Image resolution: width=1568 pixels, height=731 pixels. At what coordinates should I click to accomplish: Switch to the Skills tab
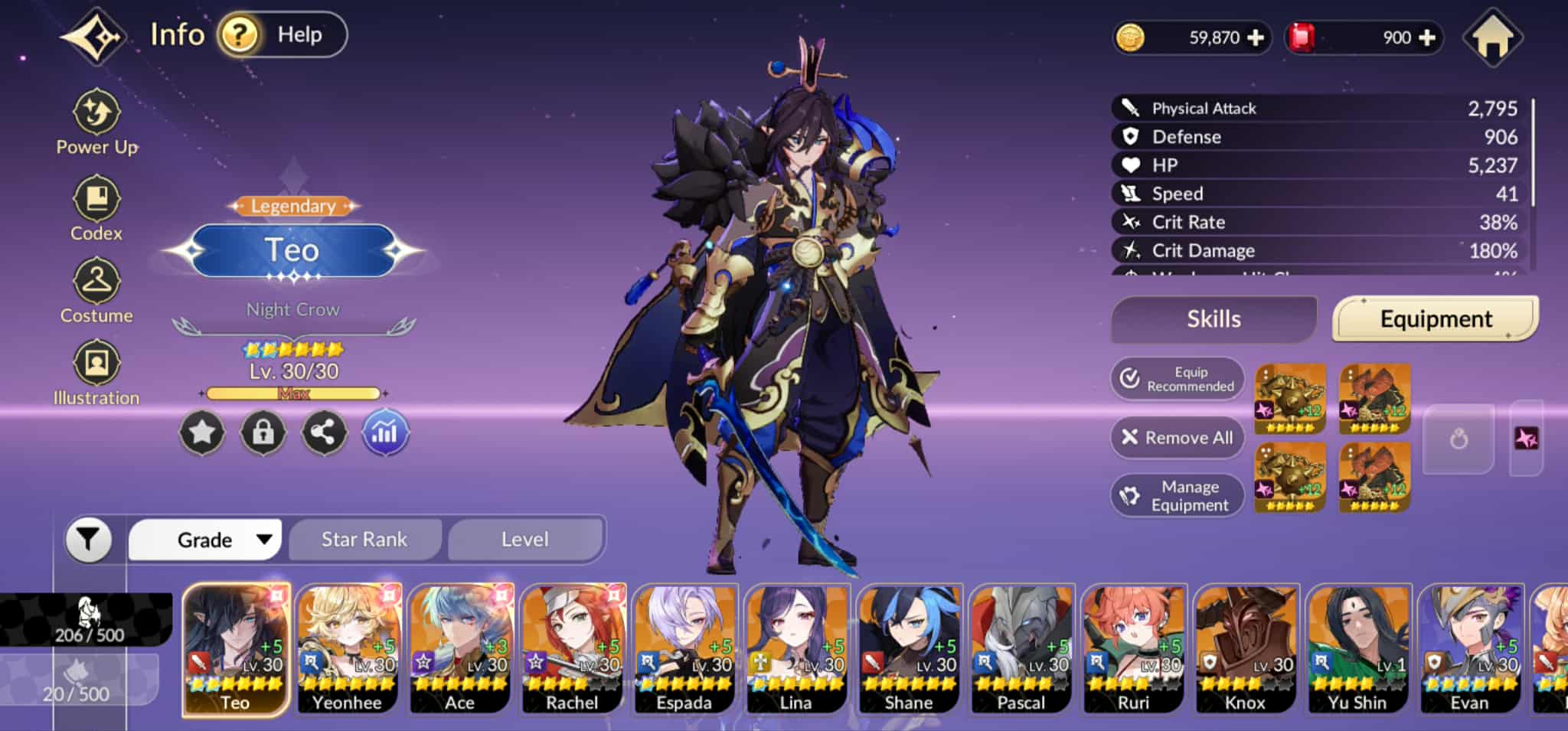tap(1214, 319)
